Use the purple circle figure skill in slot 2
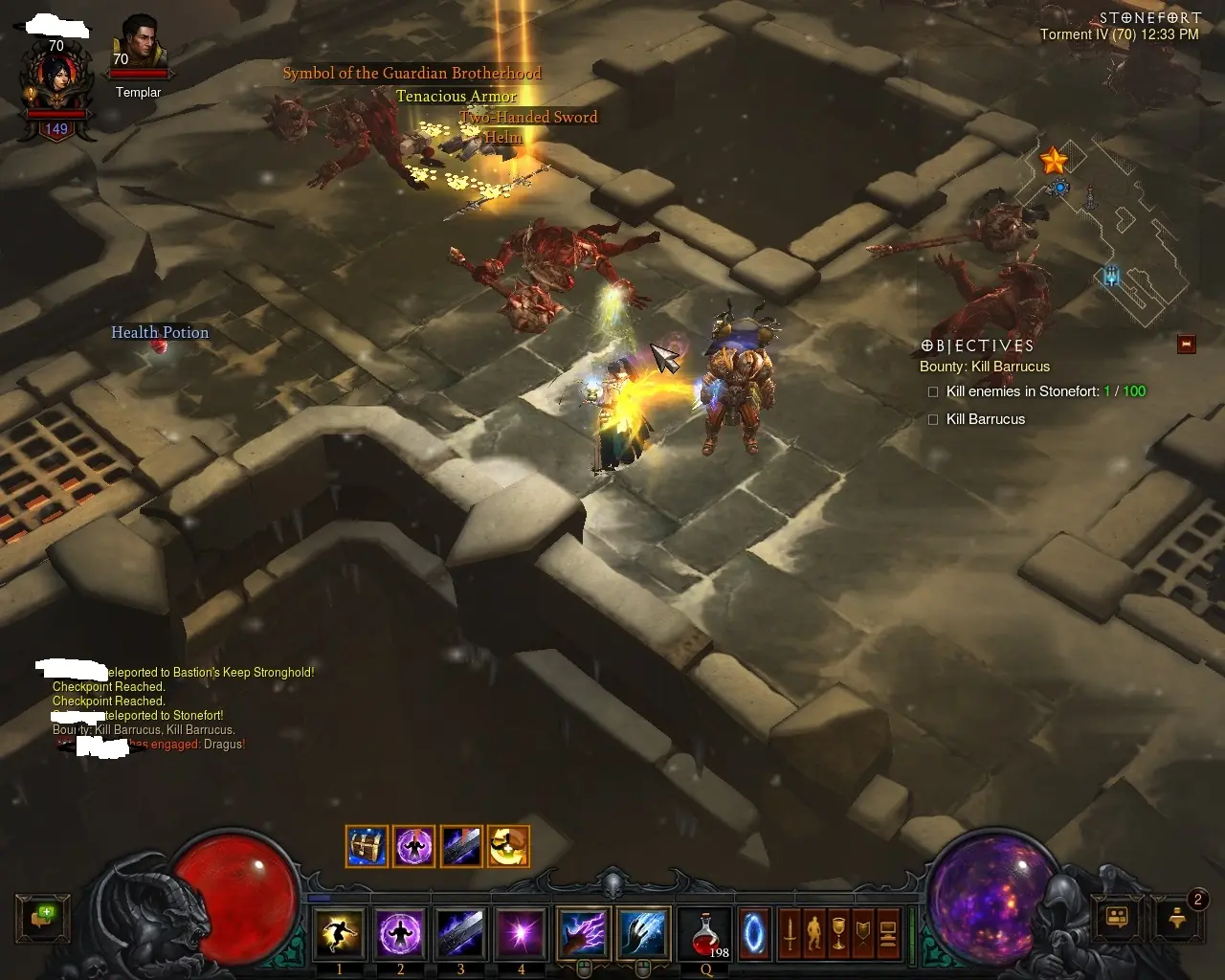Screen dimensions: 1225x980 click(x=400, y=933)
